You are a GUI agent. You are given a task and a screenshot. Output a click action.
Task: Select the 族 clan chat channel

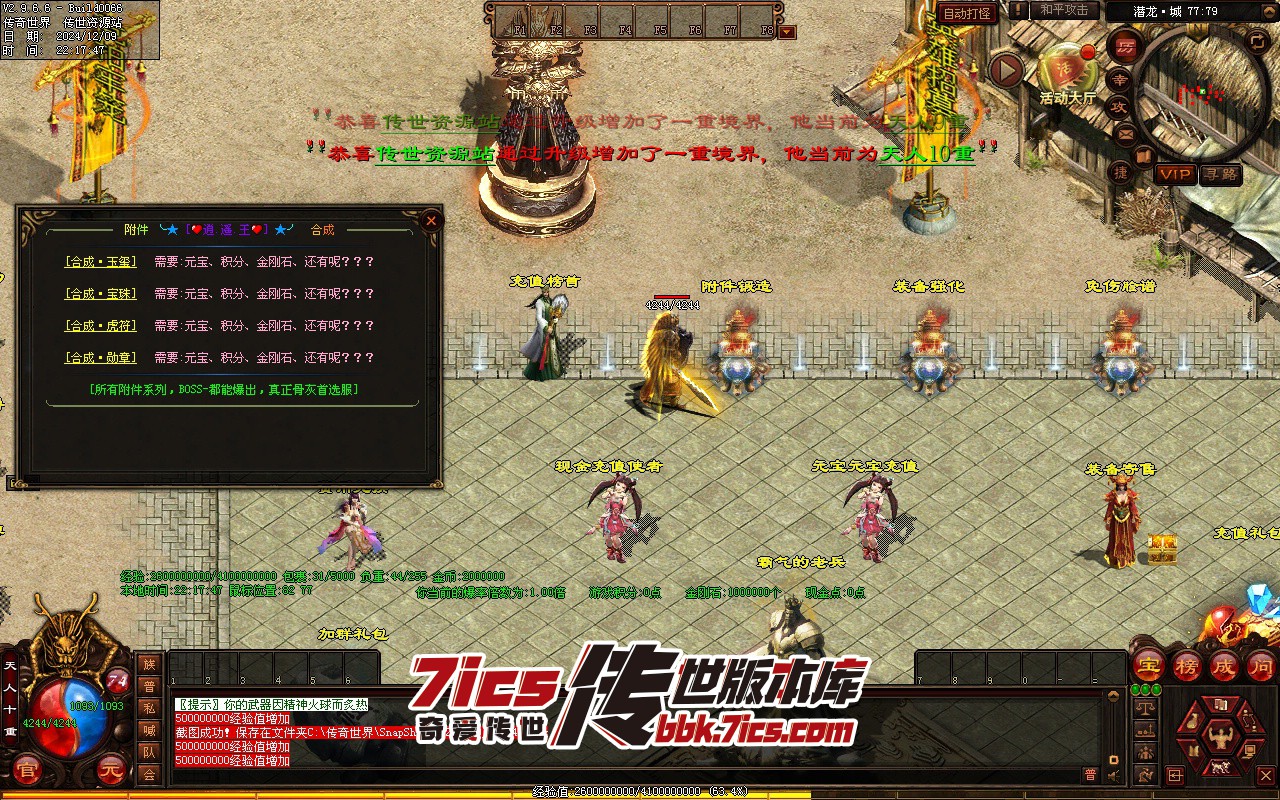pos(149,665)
